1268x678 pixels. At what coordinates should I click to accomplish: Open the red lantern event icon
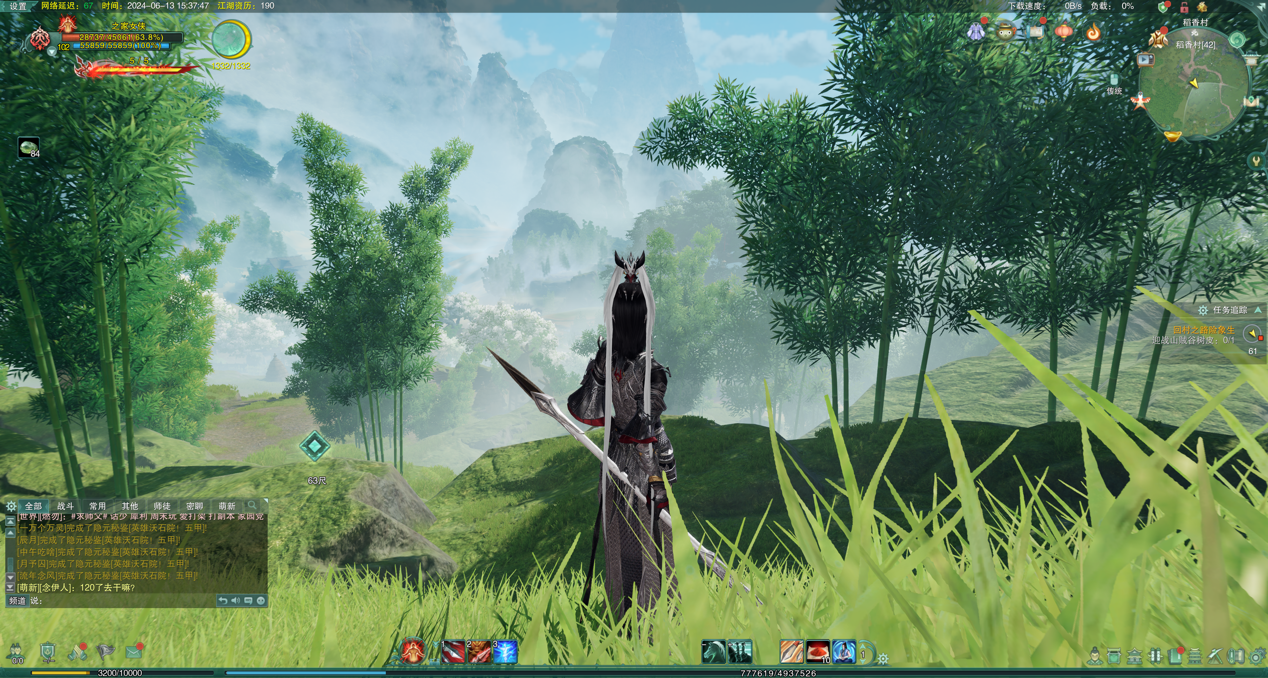(x=1064, y=31)
